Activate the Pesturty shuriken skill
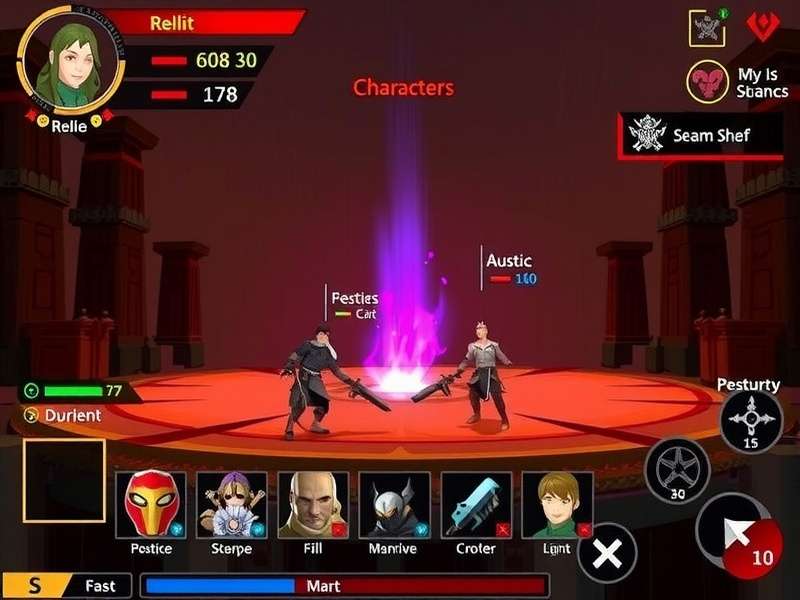800x600 pixels. tap(751, 421)
